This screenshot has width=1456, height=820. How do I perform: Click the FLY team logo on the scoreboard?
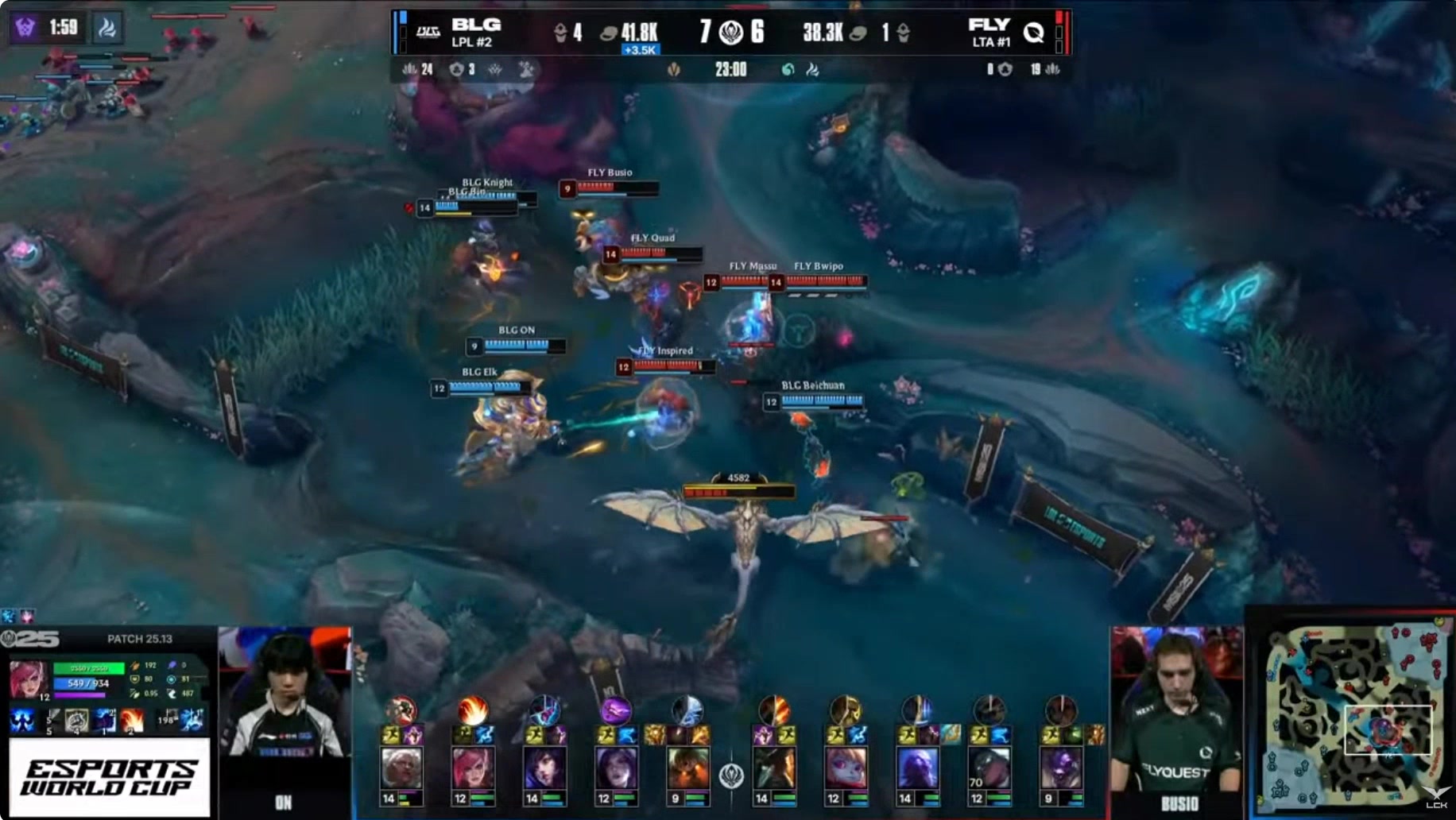tap(1033, 32)
